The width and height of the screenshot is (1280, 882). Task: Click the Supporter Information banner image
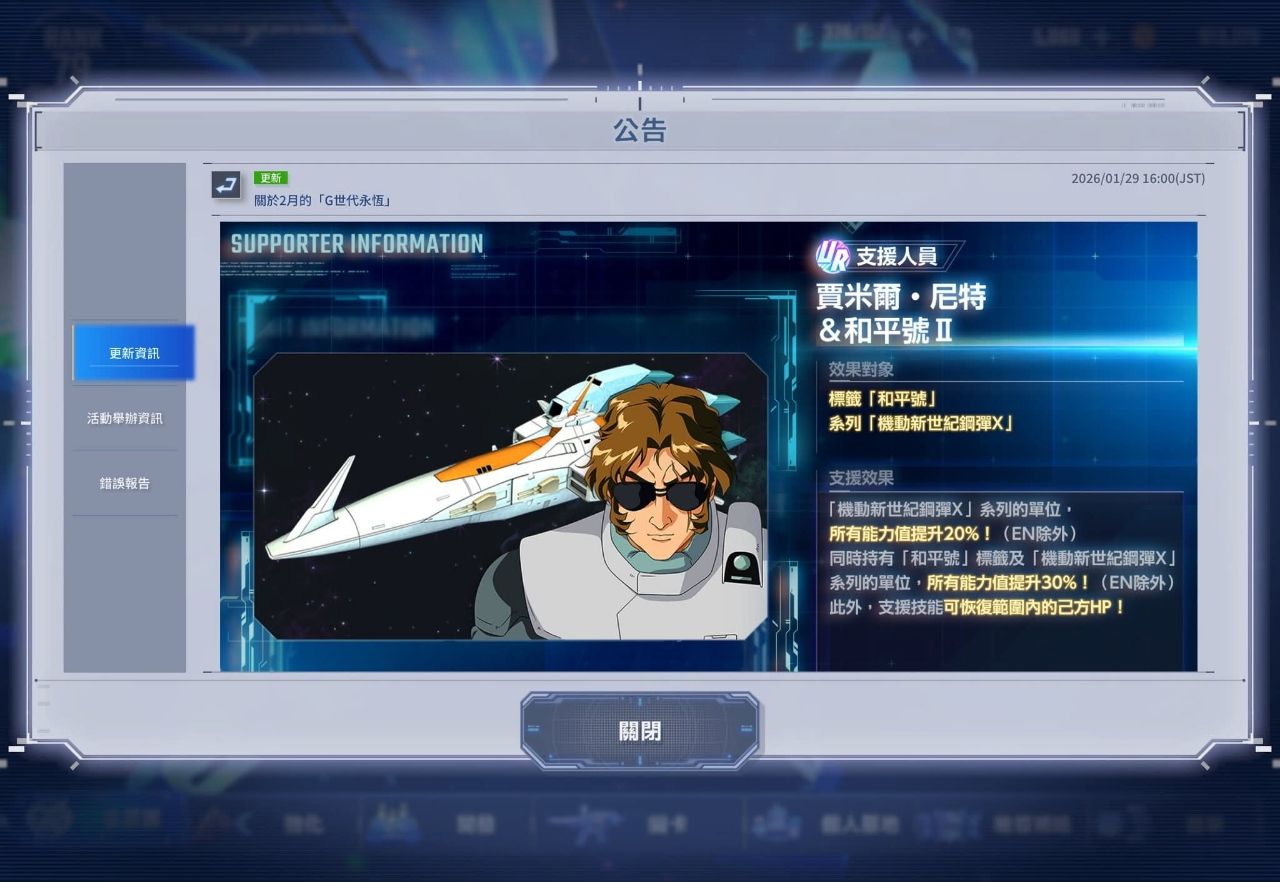[708, 446]
